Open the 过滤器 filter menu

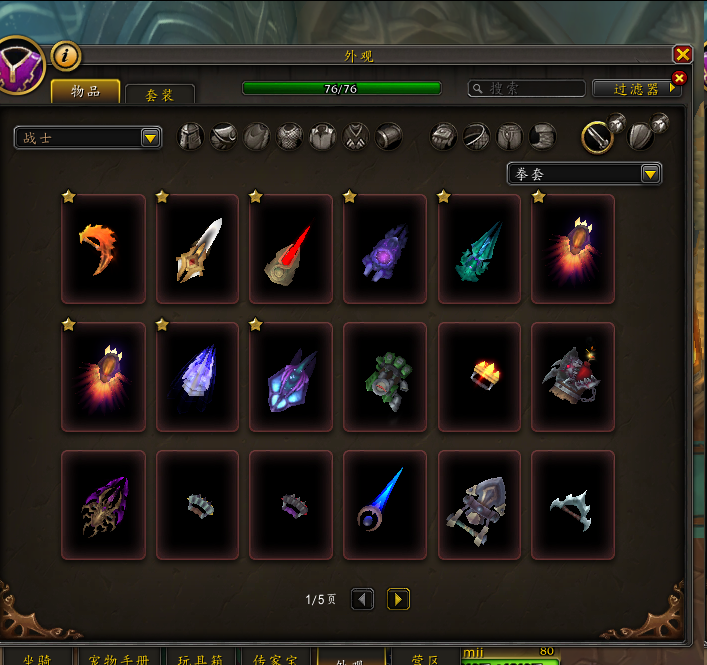point(637,89)
